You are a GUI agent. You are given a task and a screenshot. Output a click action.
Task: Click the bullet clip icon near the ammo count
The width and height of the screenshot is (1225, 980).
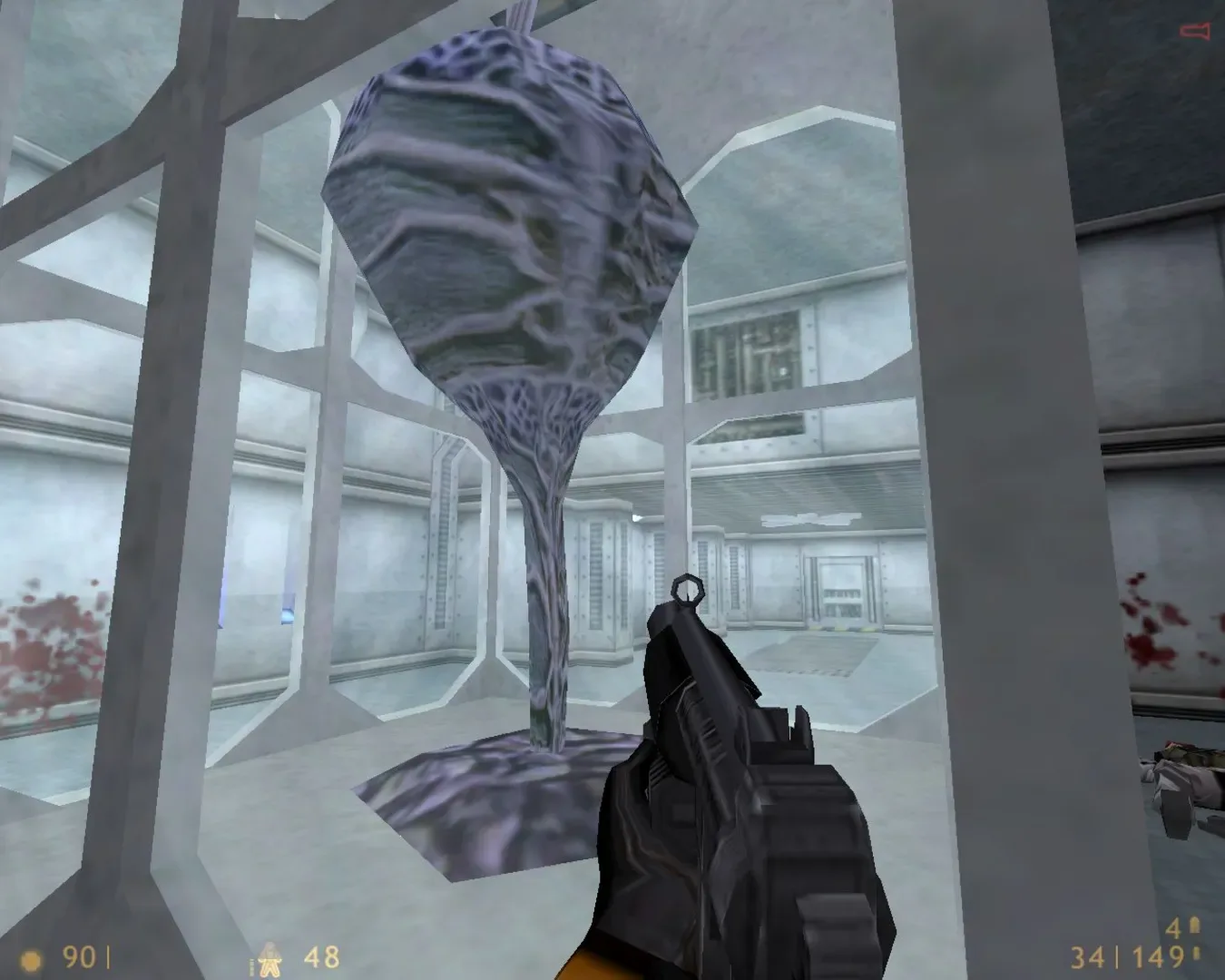tap(1196, 955)
